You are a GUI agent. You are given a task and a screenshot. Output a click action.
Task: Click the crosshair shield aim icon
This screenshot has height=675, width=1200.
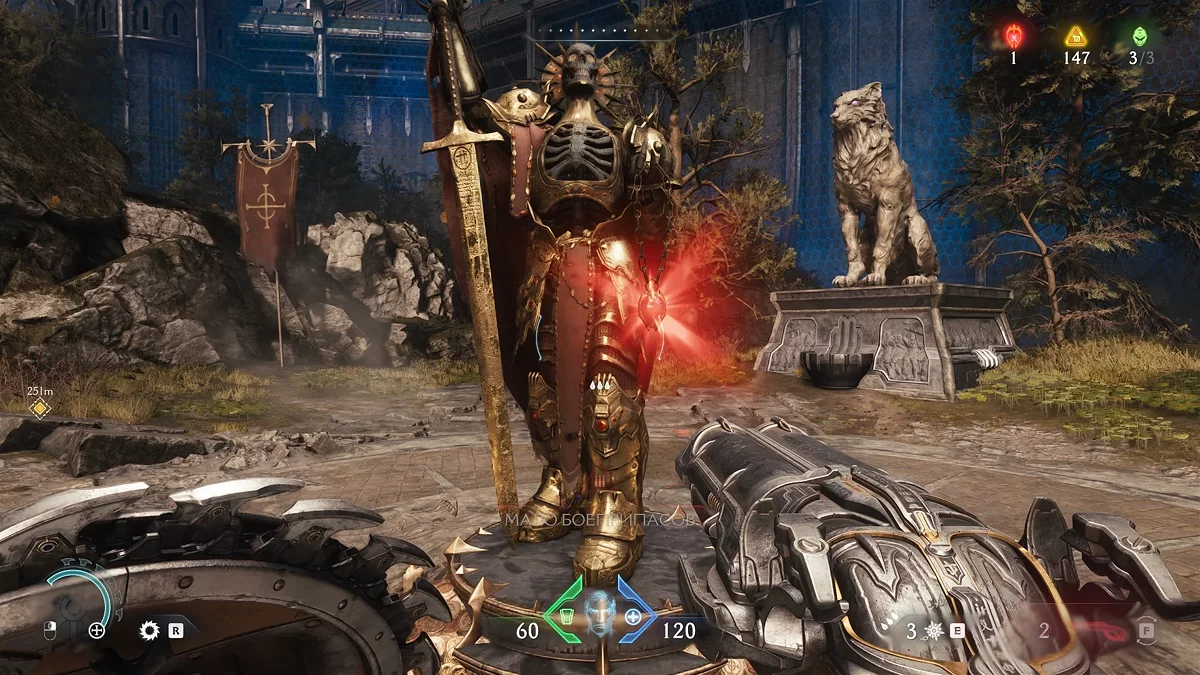tap(97, 630)
